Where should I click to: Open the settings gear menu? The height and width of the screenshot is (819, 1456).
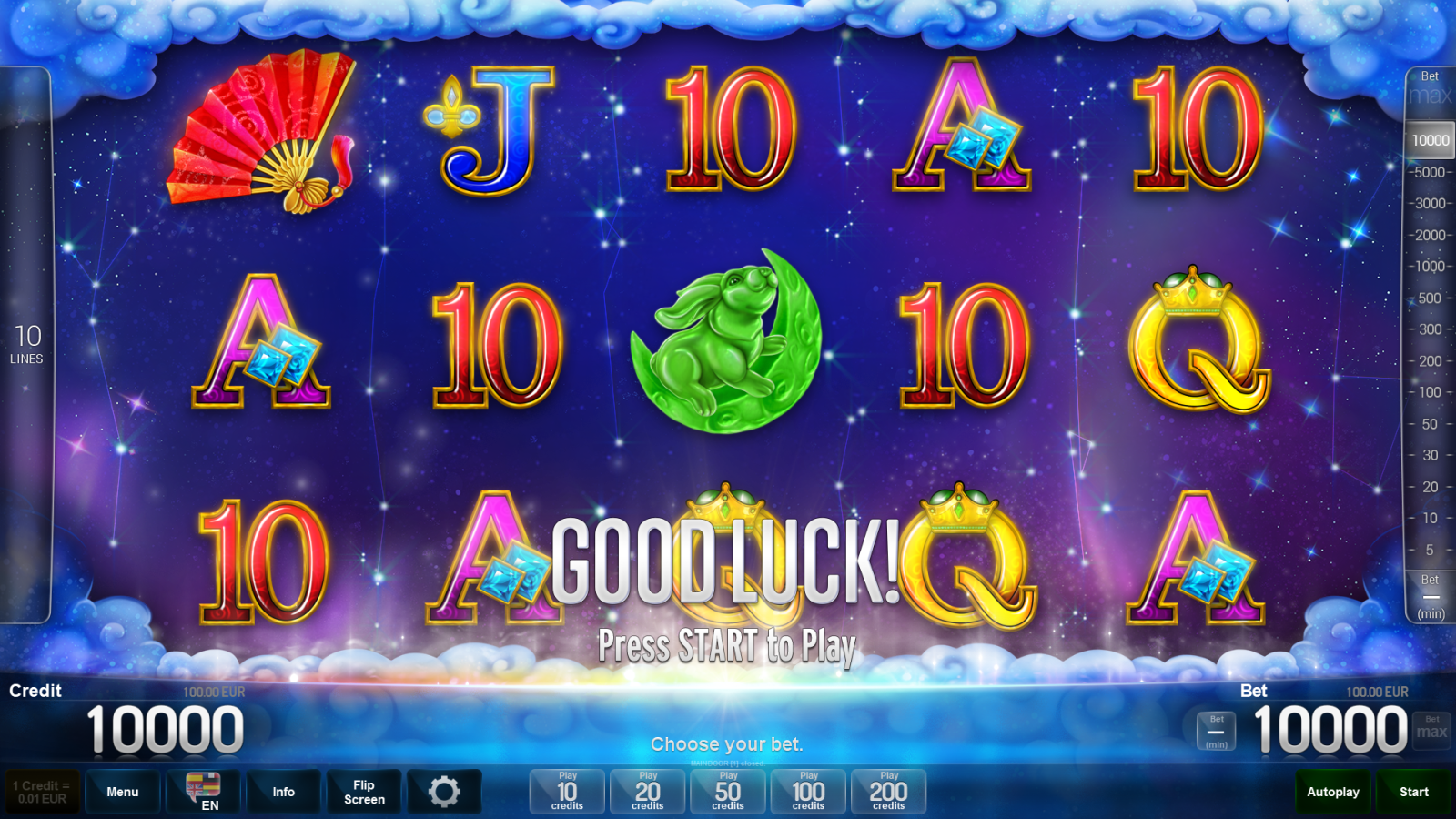click(445, 792)
